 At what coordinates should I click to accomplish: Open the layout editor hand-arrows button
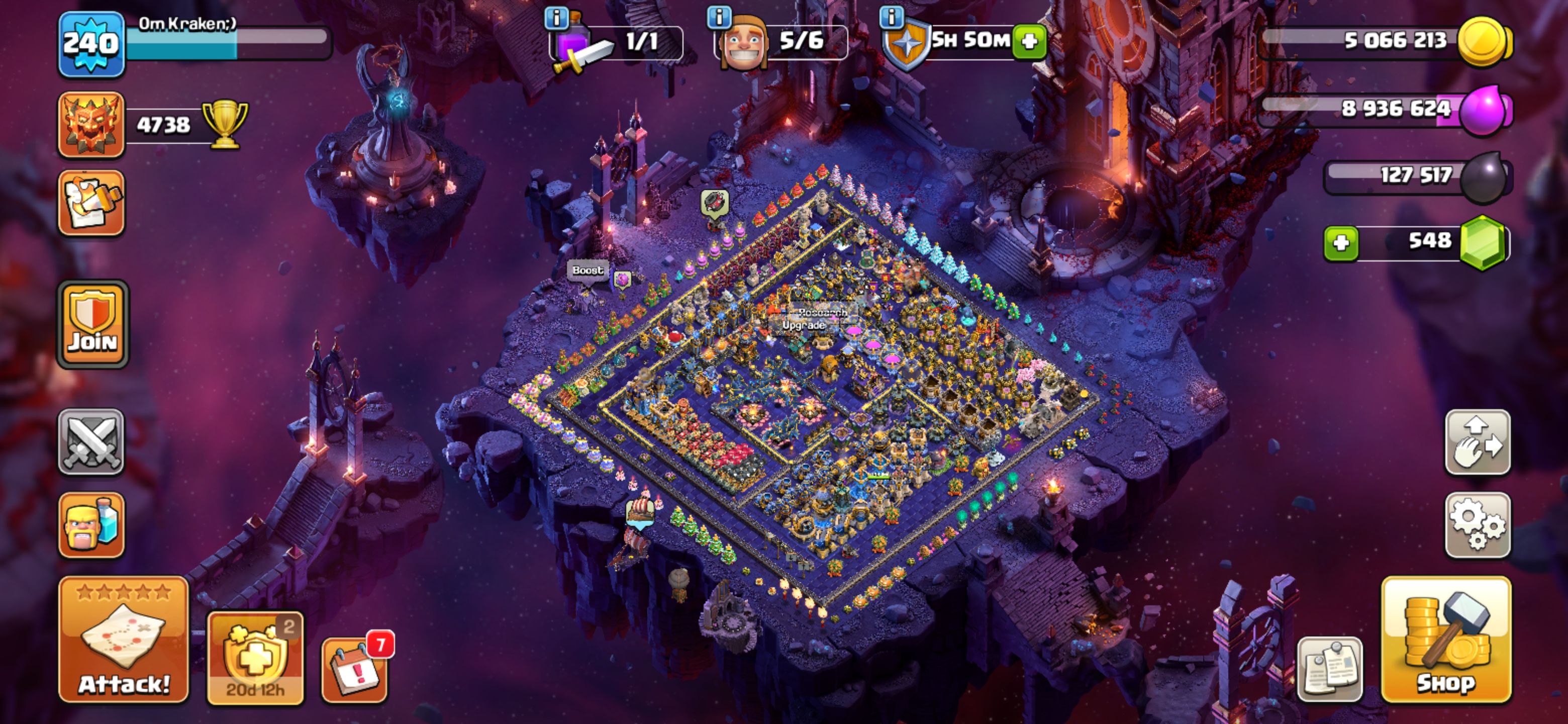click(x=1478, y=441)
